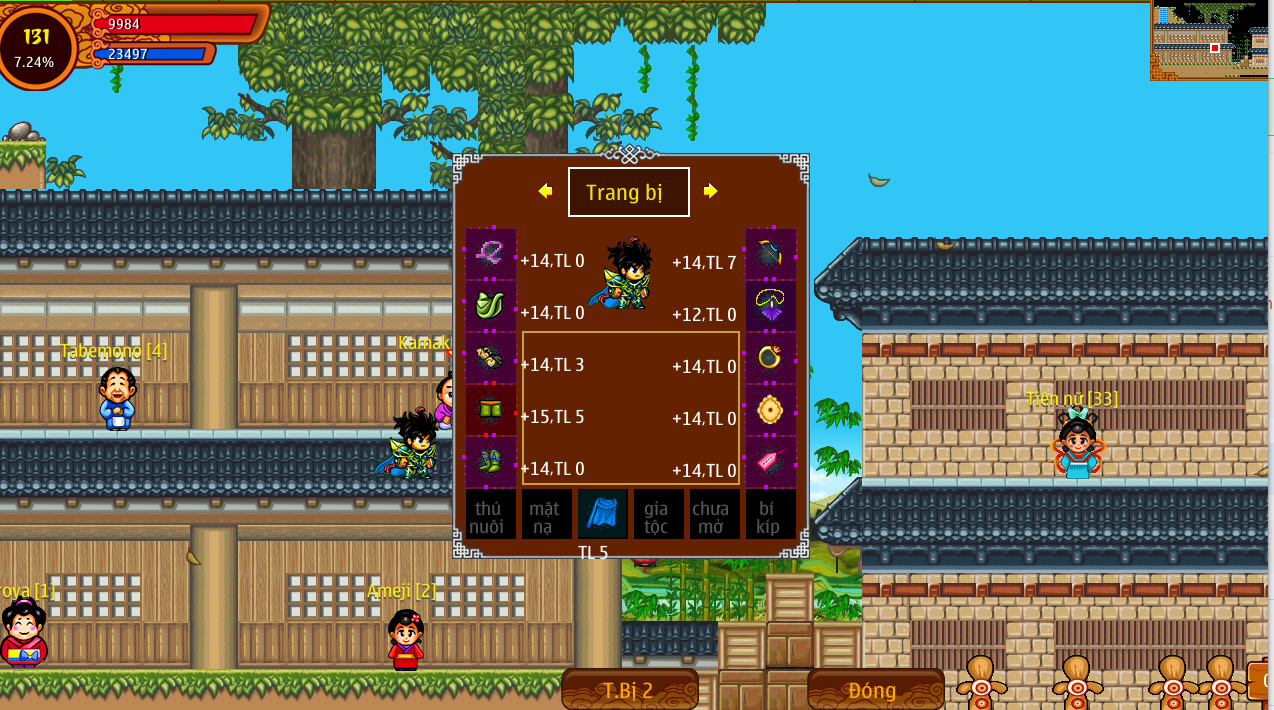1274x710 pixels.
Task: Select the mặt nạ mask slot
Action: [546, 514]
